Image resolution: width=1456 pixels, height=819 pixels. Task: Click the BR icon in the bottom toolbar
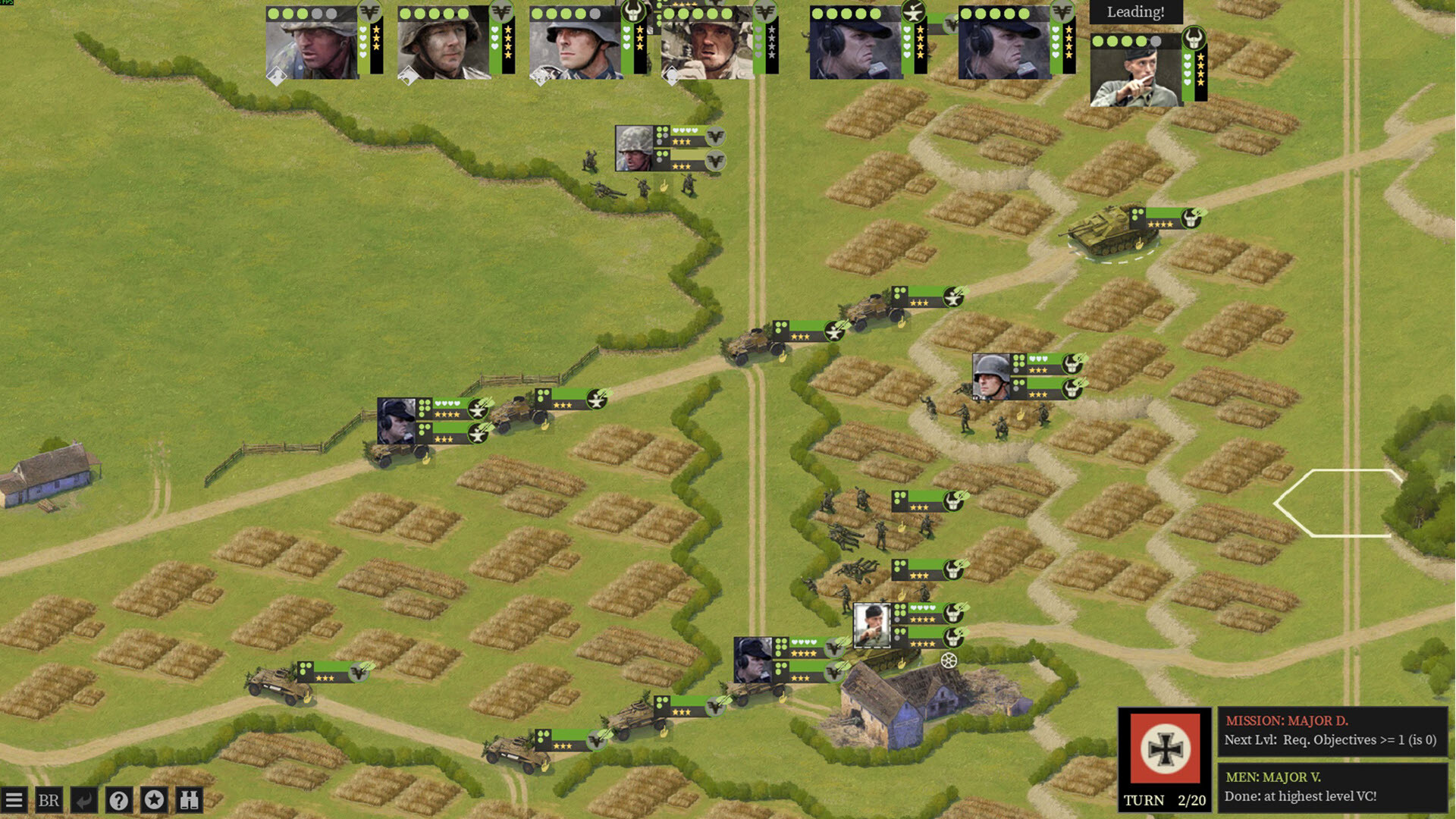[x=49, y=799]
